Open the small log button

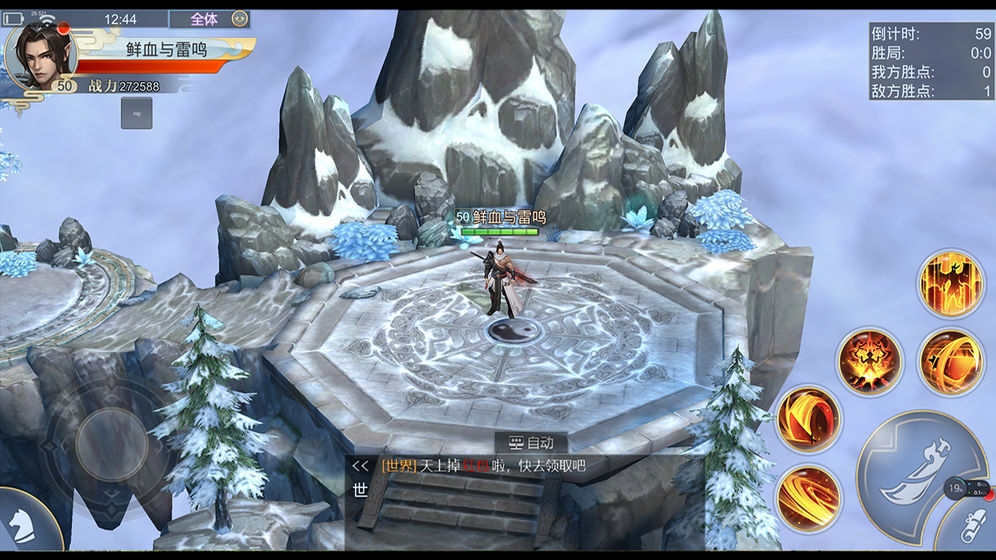137,112
